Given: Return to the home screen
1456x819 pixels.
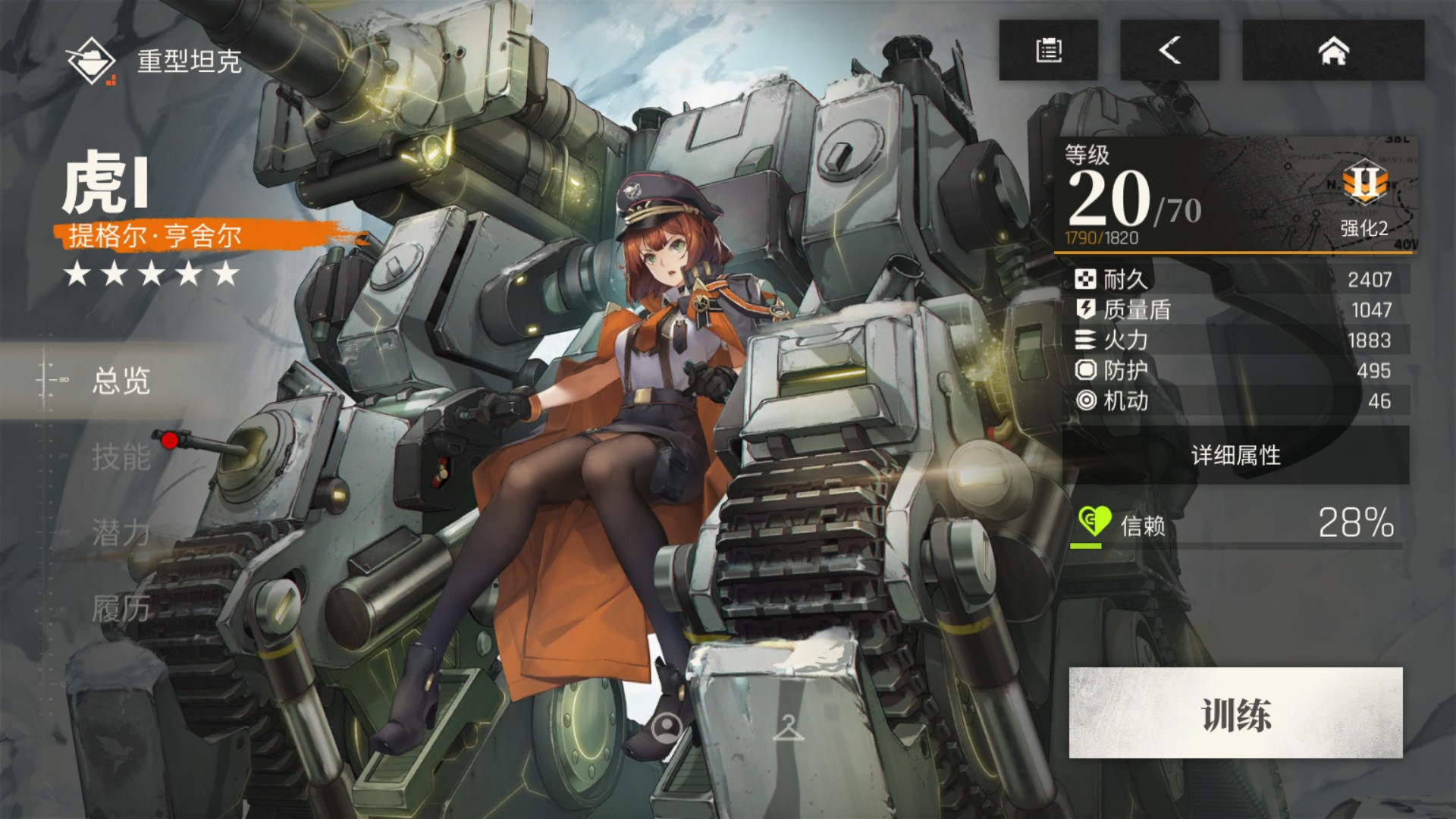Looking at the screenshot, I should pyautogui.click(x=1333, y=50).
